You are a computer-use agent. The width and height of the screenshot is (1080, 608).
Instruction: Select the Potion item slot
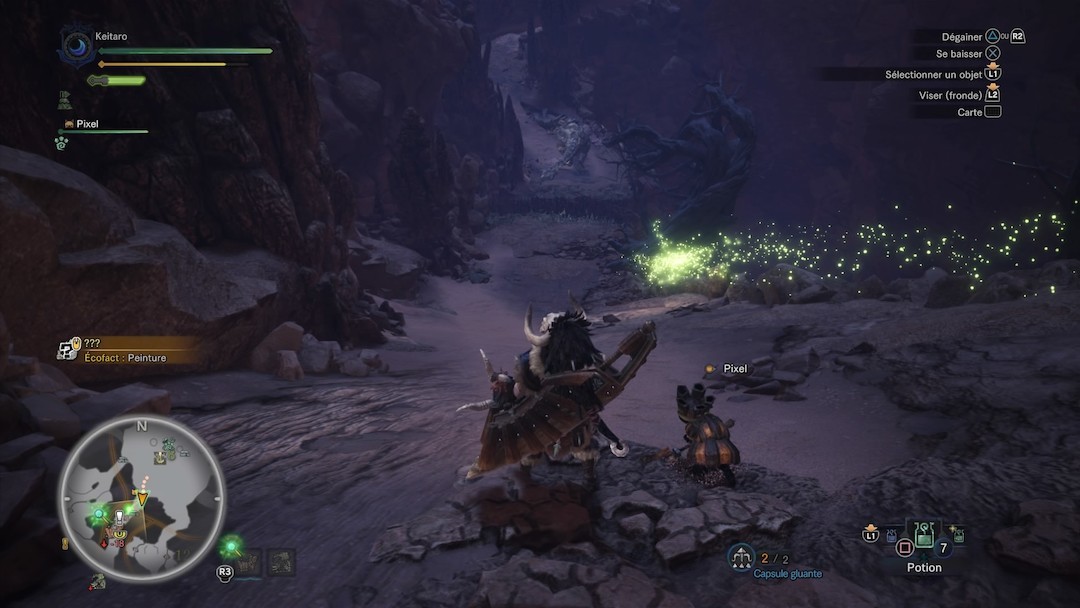click(x=925, y=537)
